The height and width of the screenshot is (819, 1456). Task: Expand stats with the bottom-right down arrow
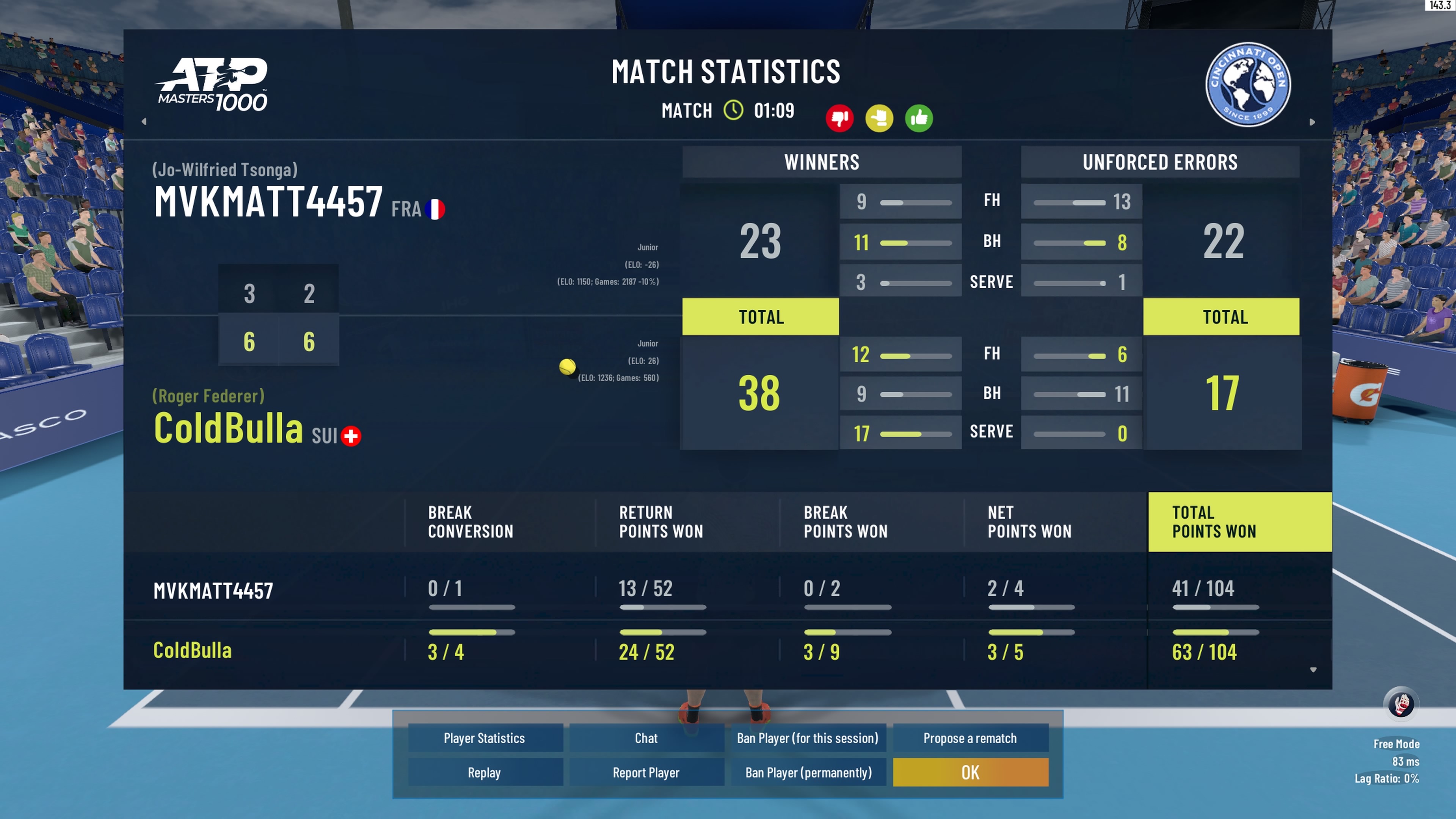click(x=1313, y=670)
